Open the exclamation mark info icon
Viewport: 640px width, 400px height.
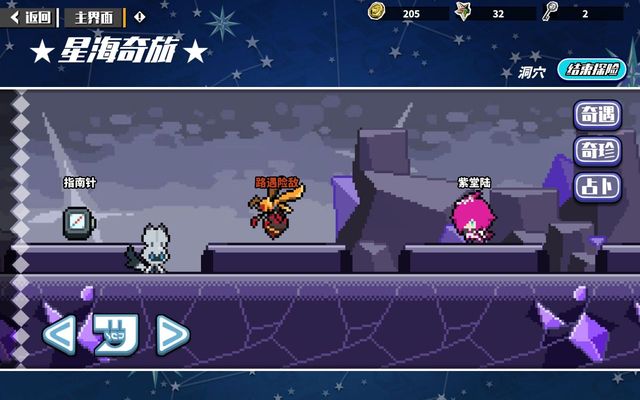139,16
